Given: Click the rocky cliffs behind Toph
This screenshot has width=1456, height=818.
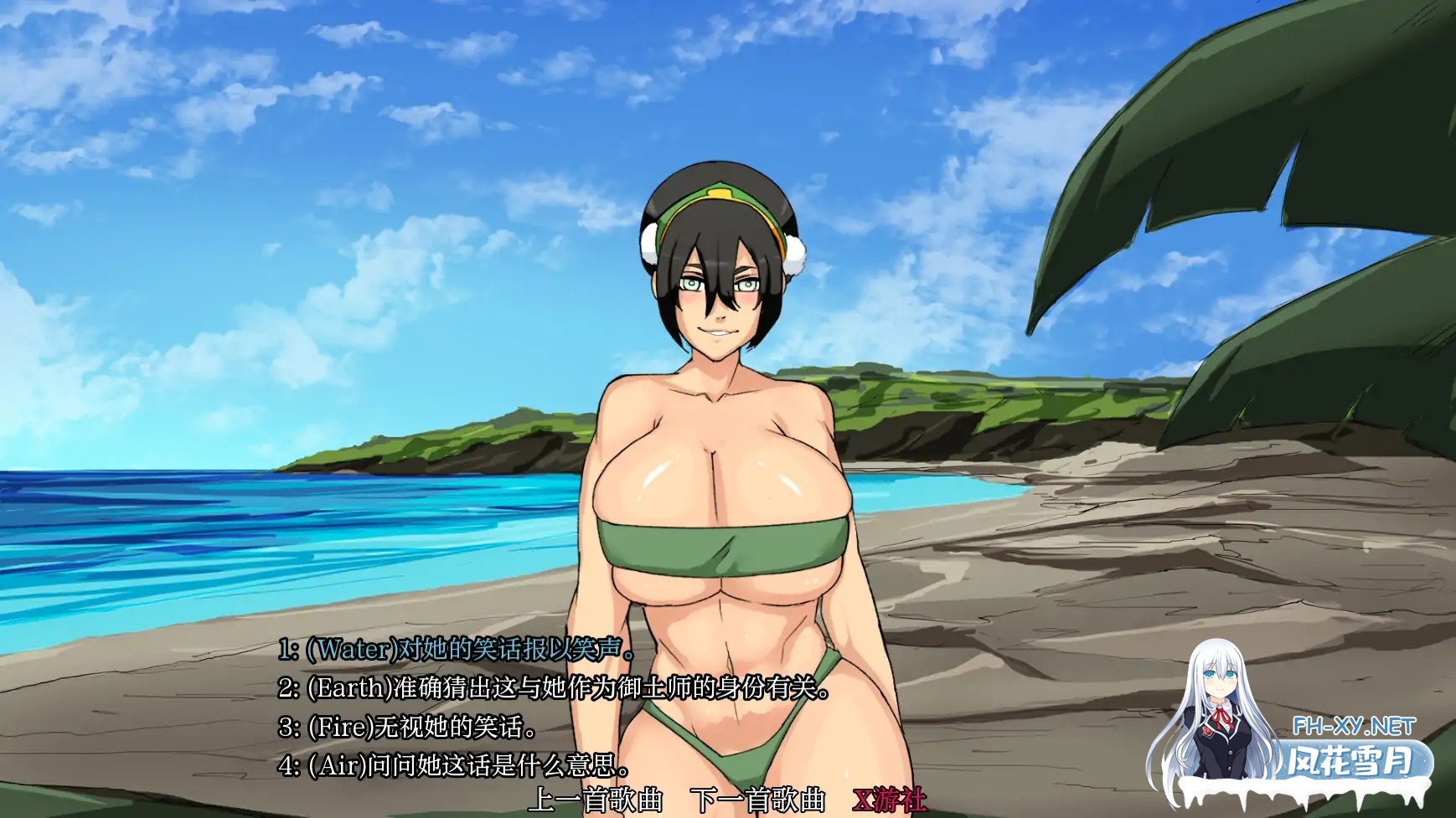Looking at the screenshot, I should coord(963,435).
